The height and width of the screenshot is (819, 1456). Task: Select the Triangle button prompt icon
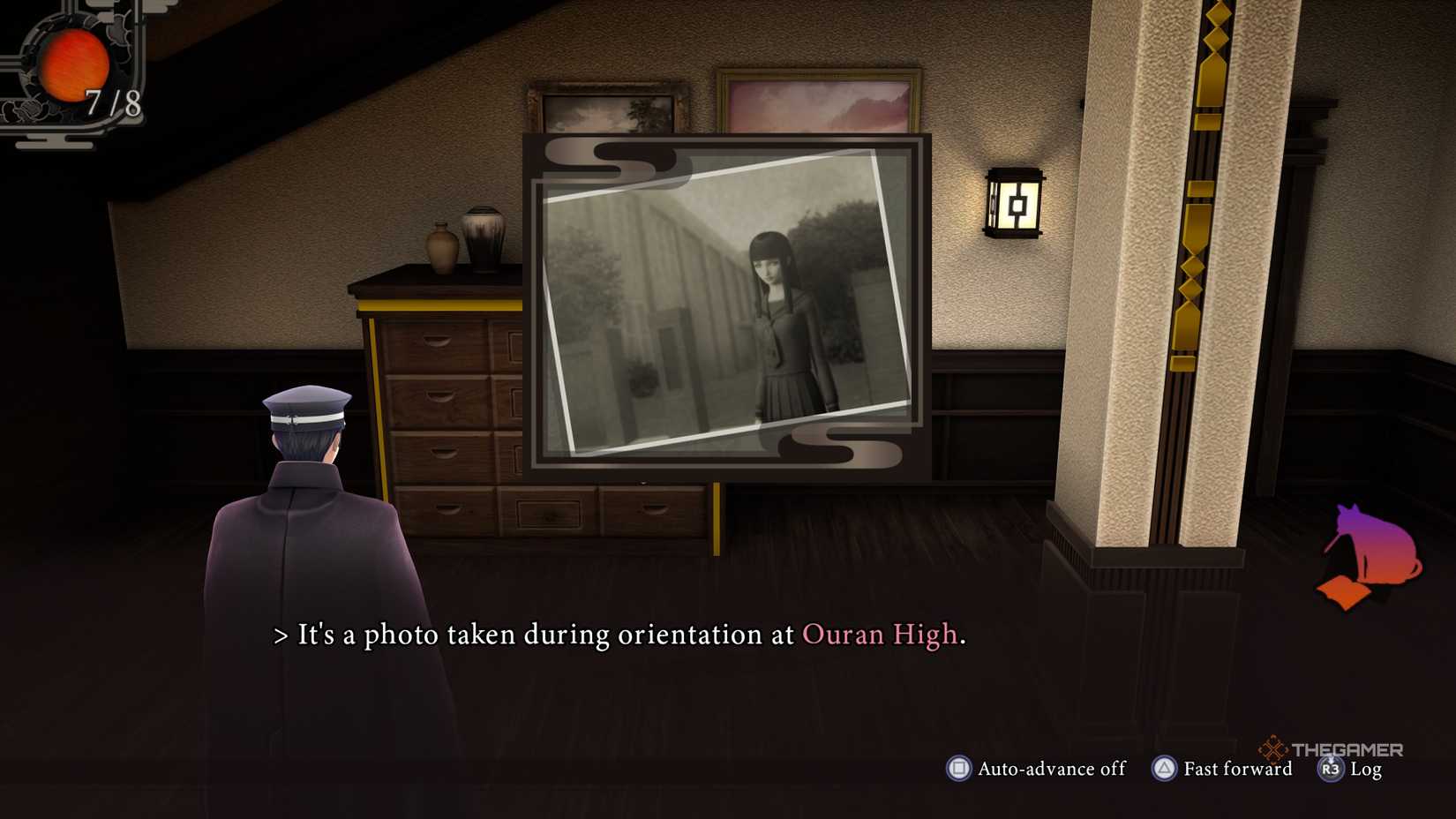[1163, 769]
